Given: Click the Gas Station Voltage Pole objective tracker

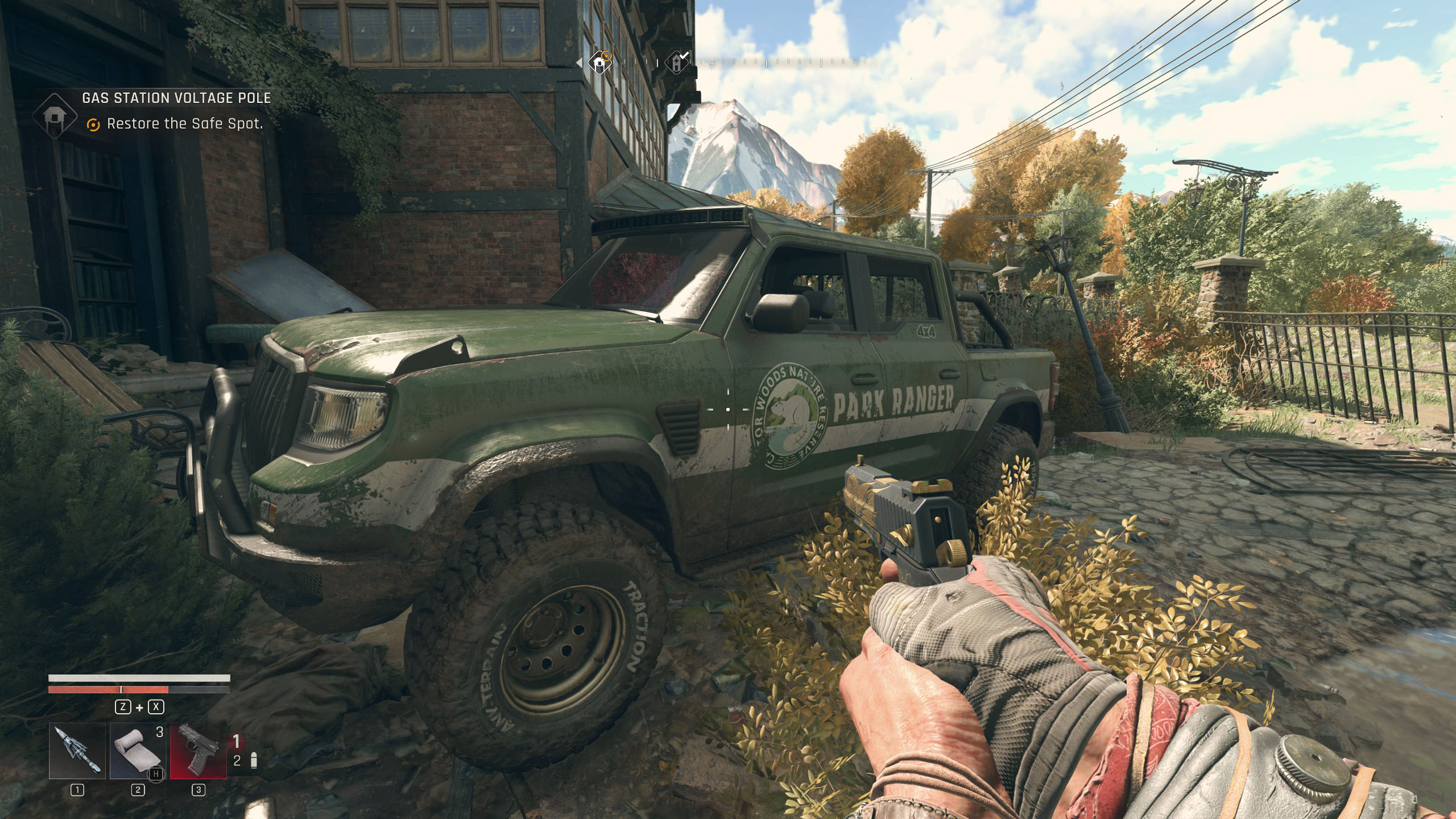Looking at the screenshot, I should [x=176, y=98].
